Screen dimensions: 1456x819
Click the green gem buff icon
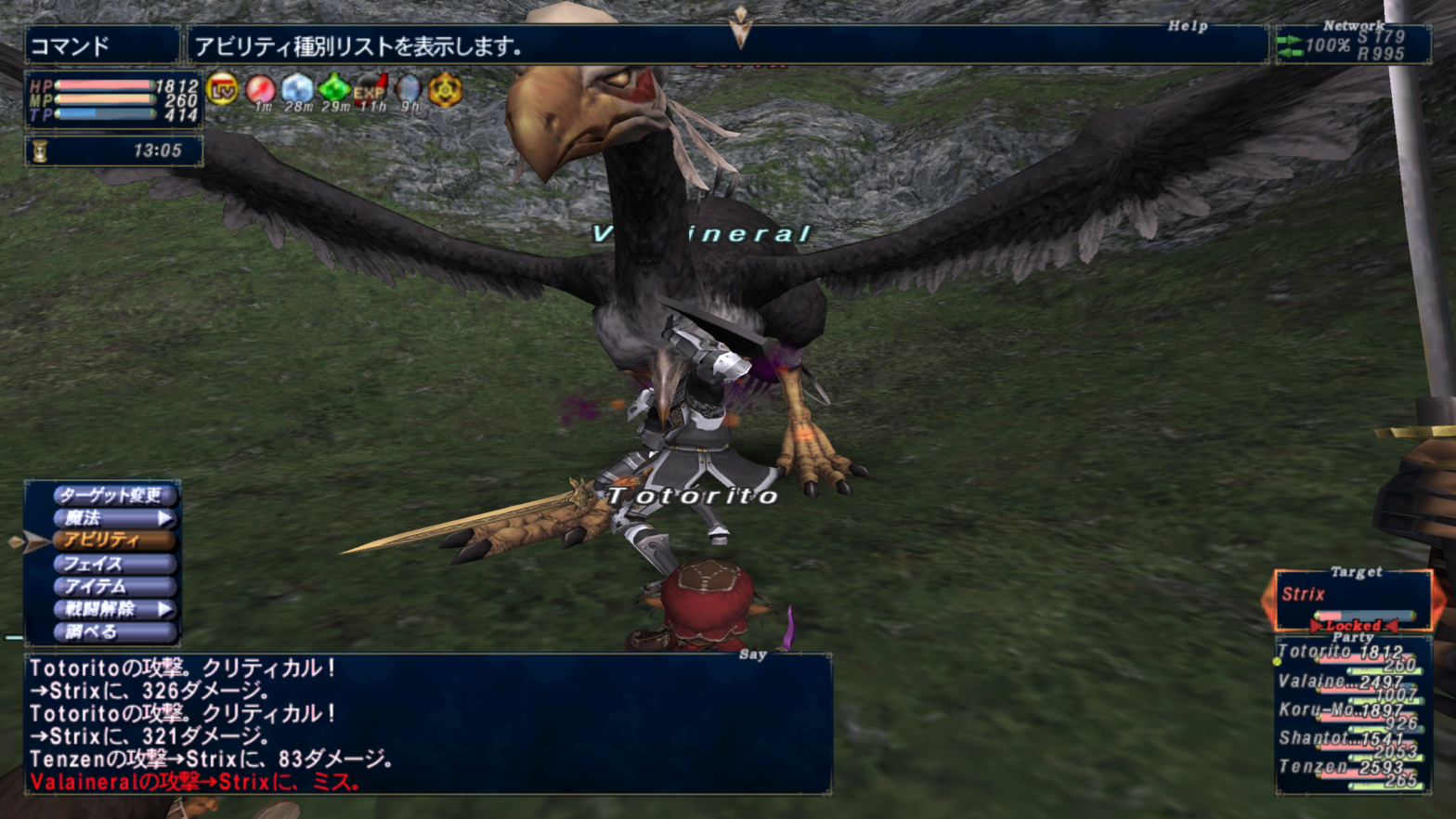pyautogui.click(x=334, y=90)
